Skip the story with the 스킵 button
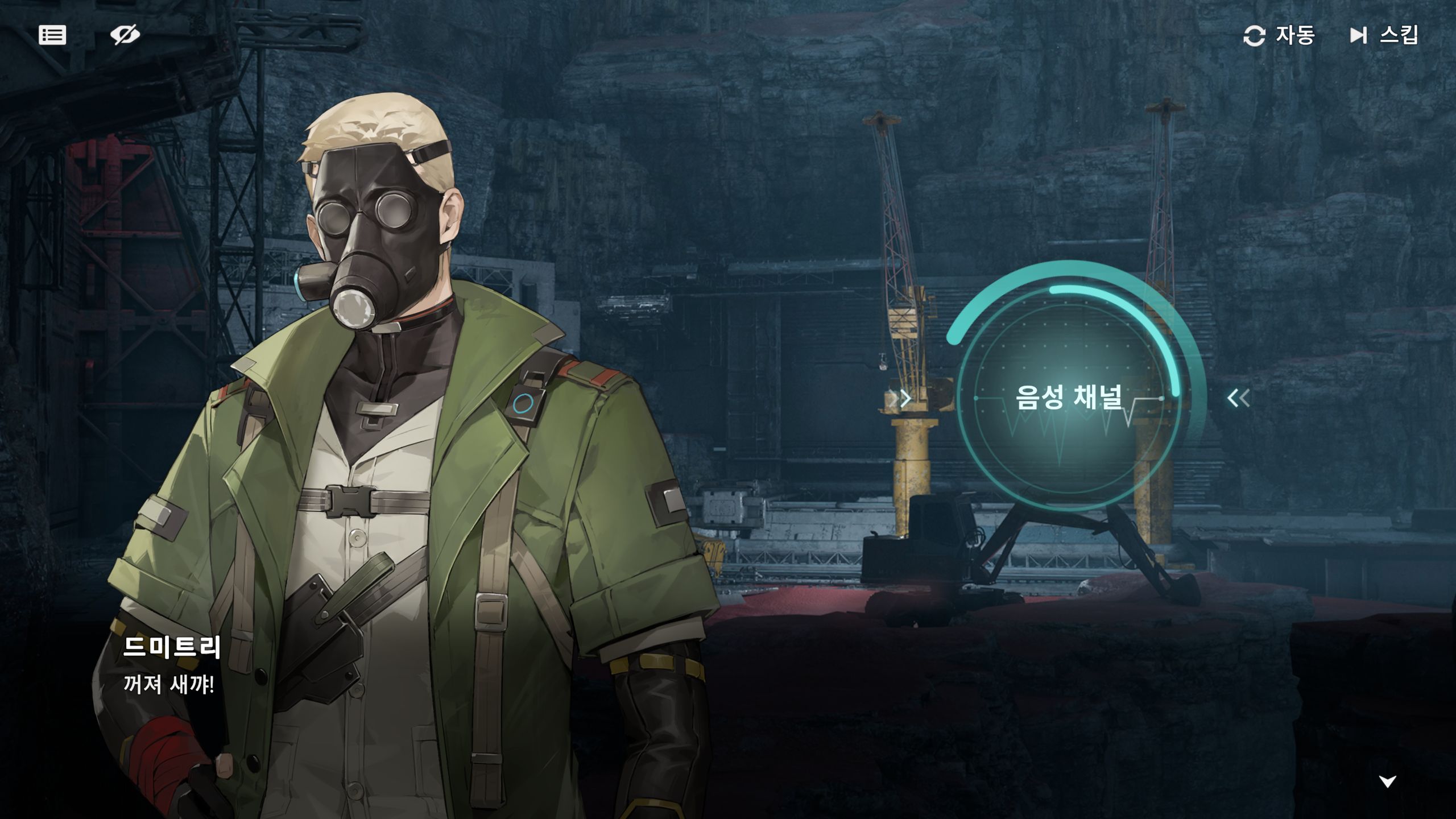 pos(1384,36)
